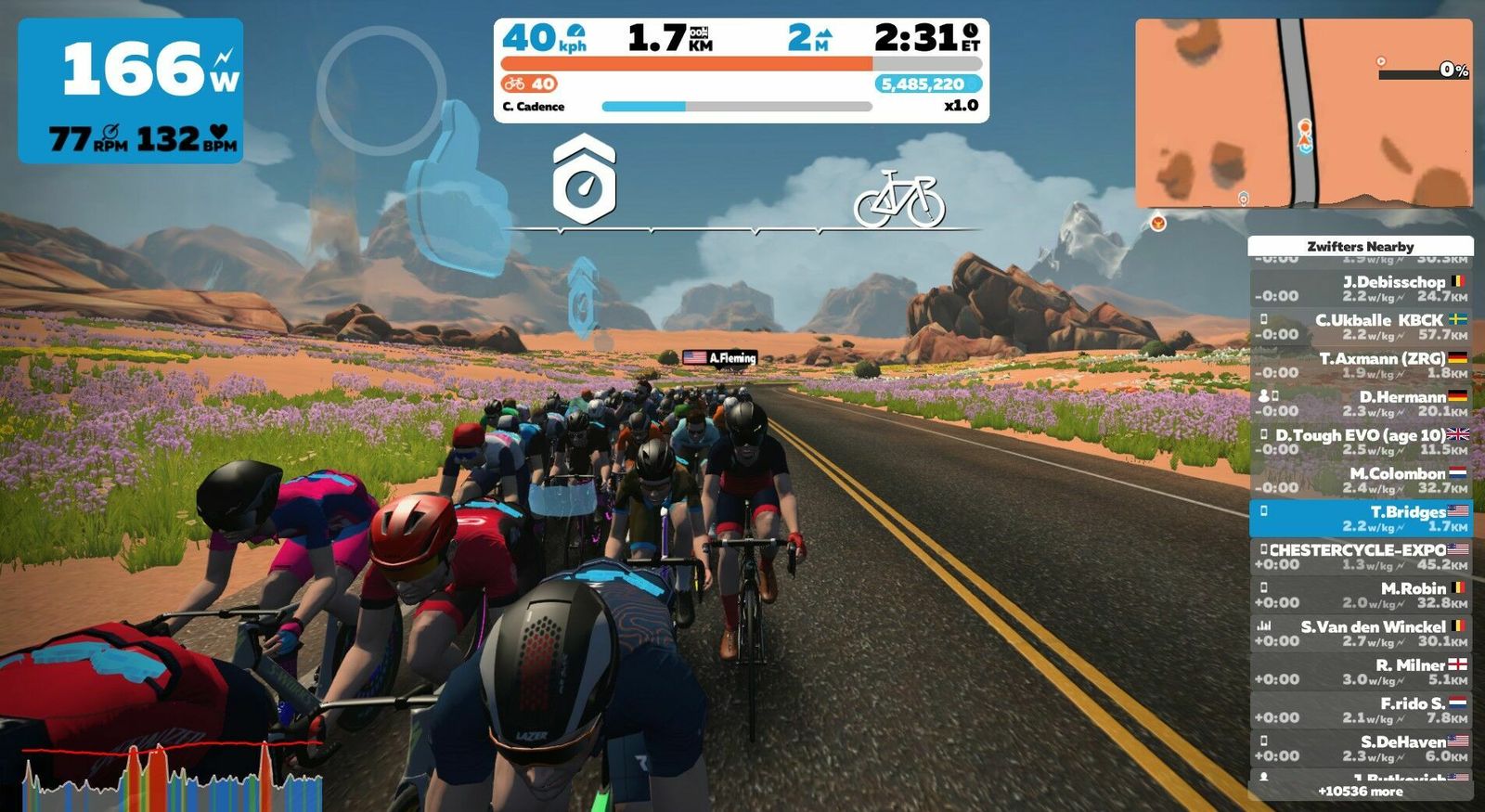Select M.Robin from Zwifters Nearby

(1361, 595)
